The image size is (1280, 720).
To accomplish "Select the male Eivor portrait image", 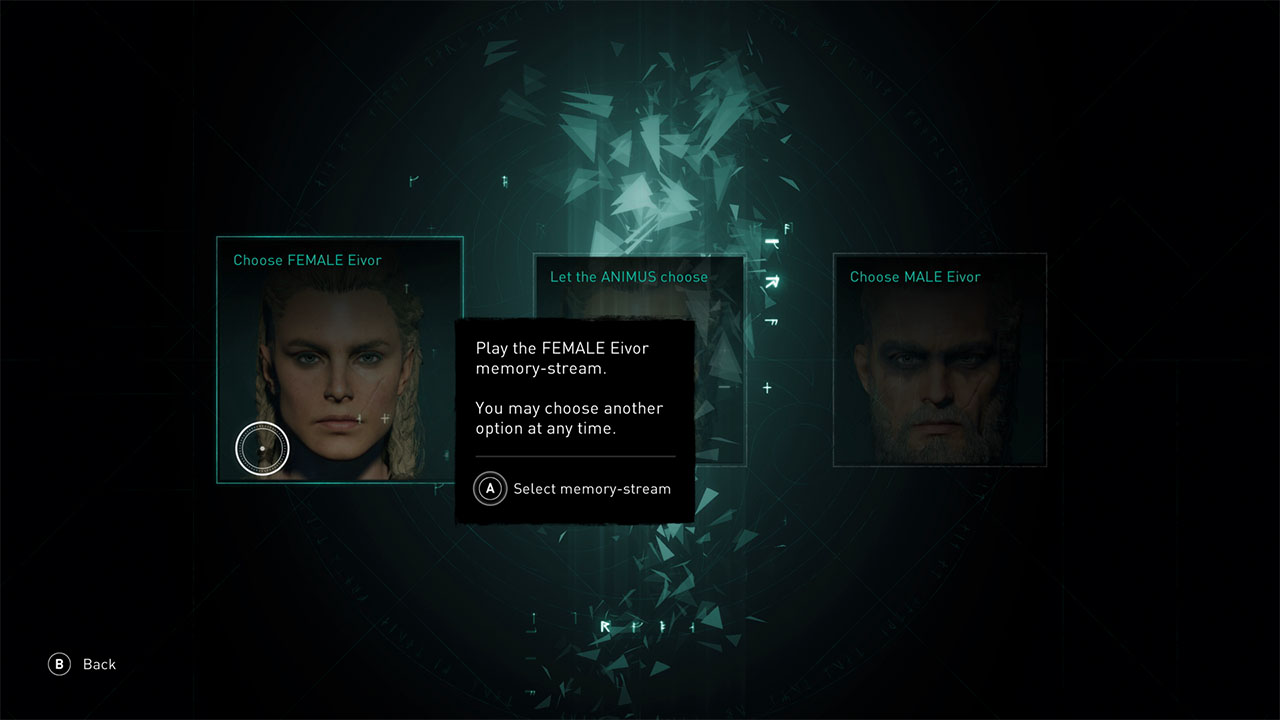I will (940, 375).
